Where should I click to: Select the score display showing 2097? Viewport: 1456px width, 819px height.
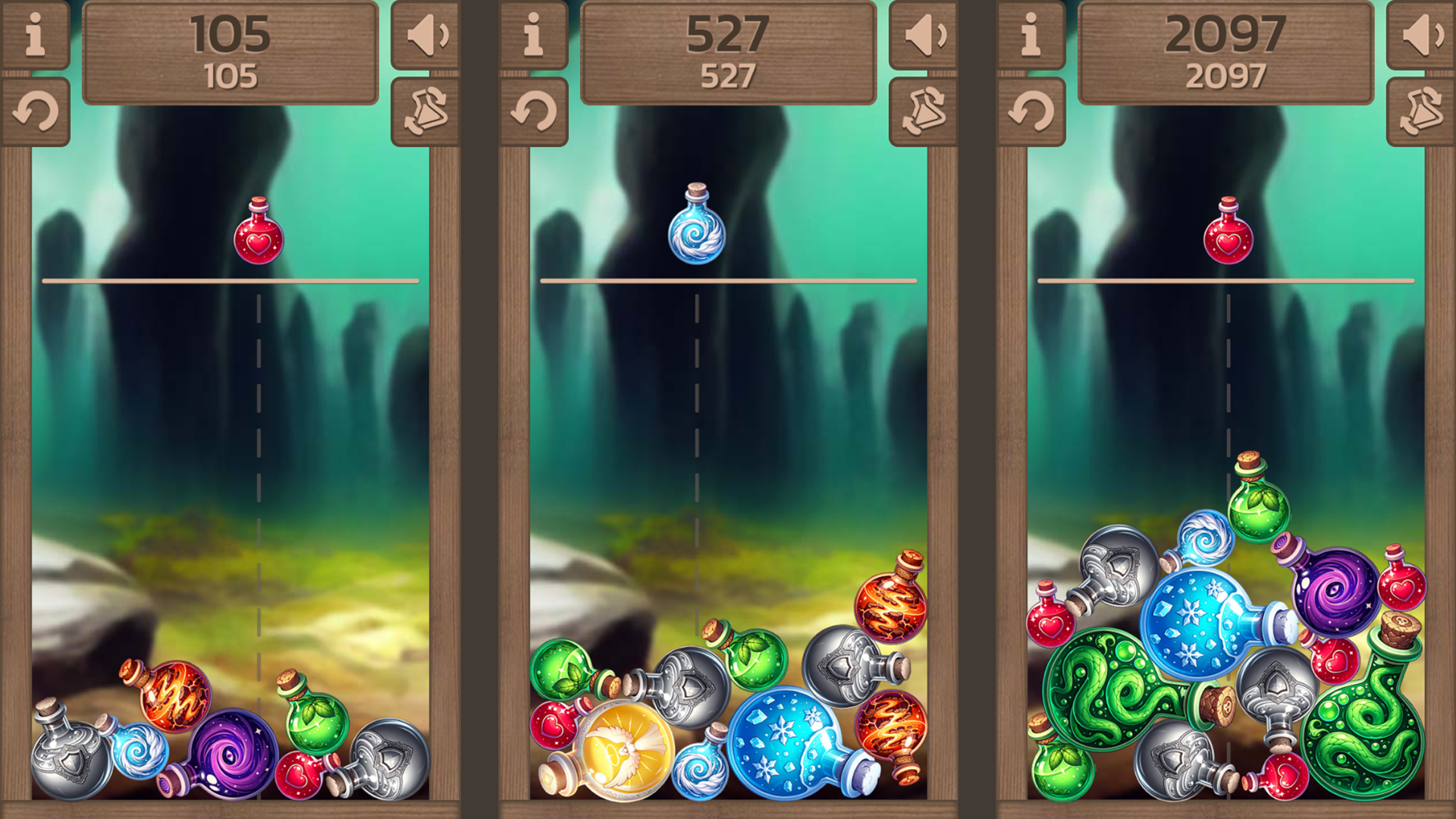[x=1226, y=49]
